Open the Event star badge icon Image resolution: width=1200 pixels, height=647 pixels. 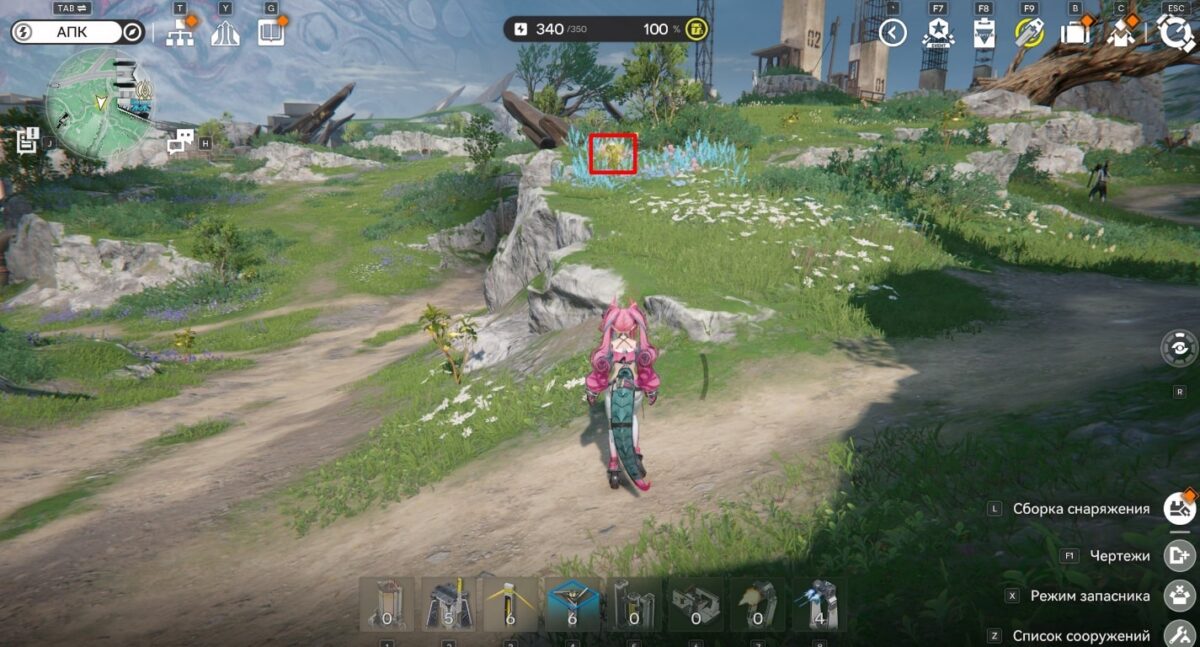[938, 33]
